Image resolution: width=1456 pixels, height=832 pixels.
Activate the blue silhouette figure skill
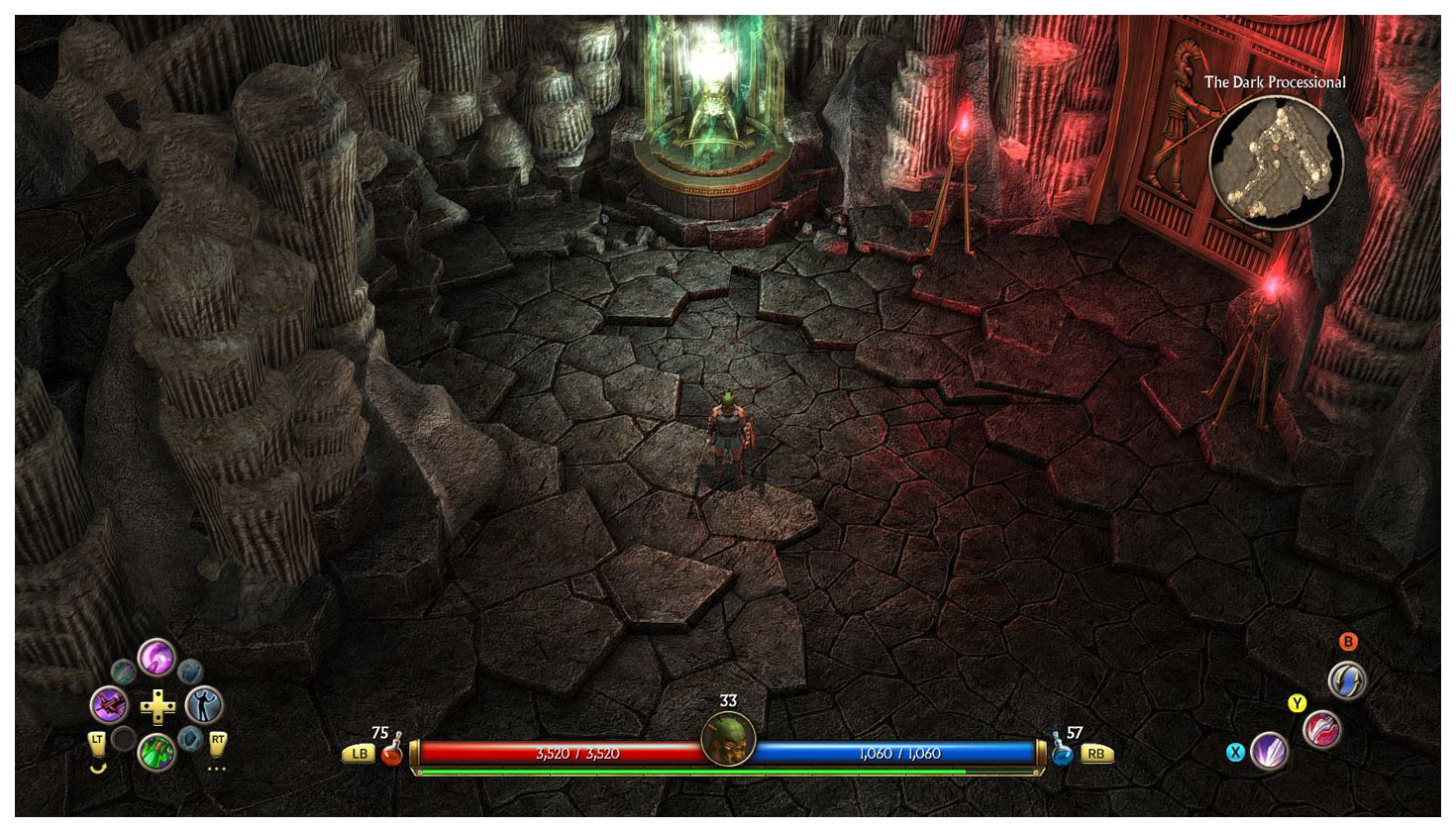pyautogui.click(x=204, y=705)
